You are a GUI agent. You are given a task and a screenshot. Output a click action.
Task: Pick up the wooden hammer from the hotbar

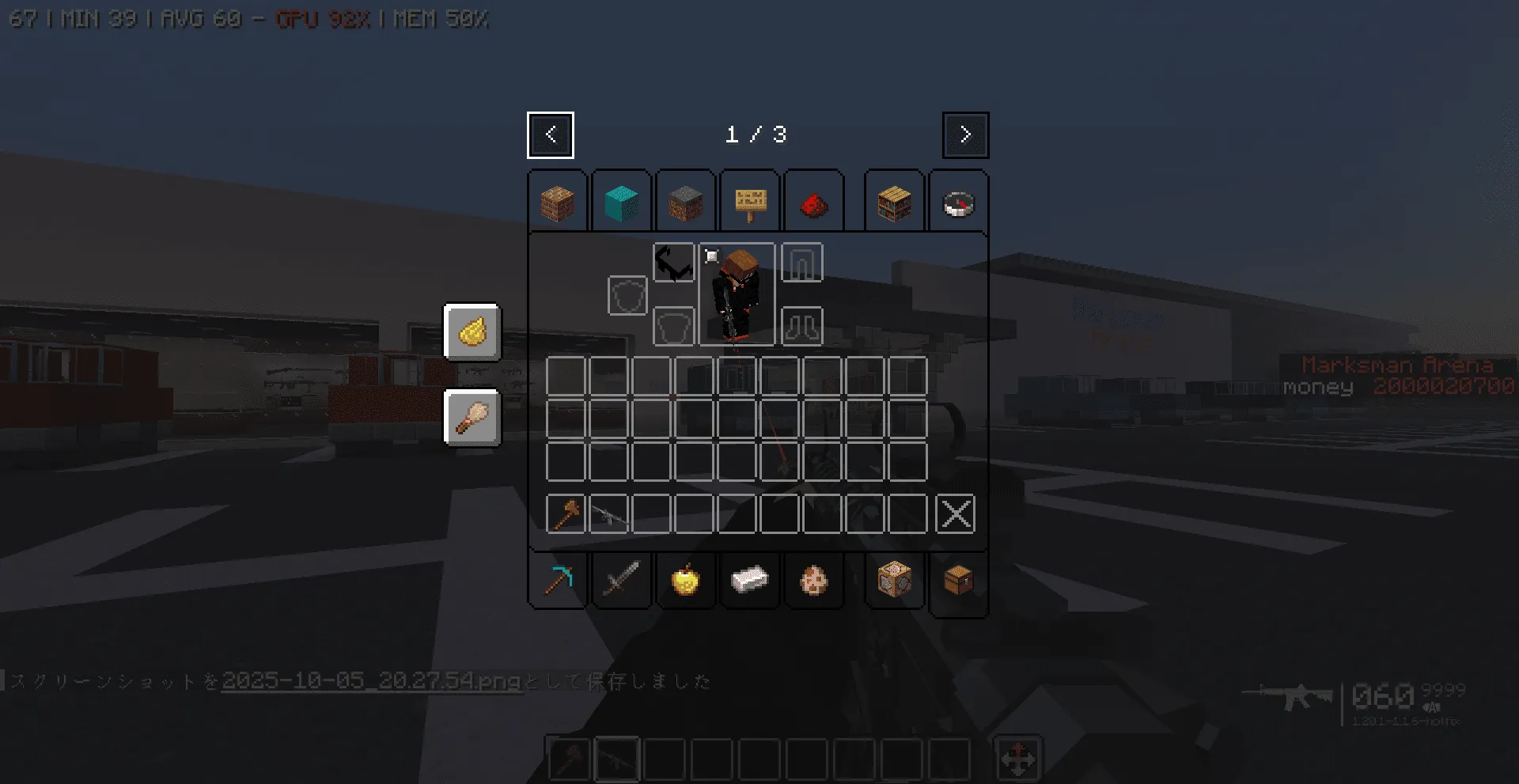point(566,514)
